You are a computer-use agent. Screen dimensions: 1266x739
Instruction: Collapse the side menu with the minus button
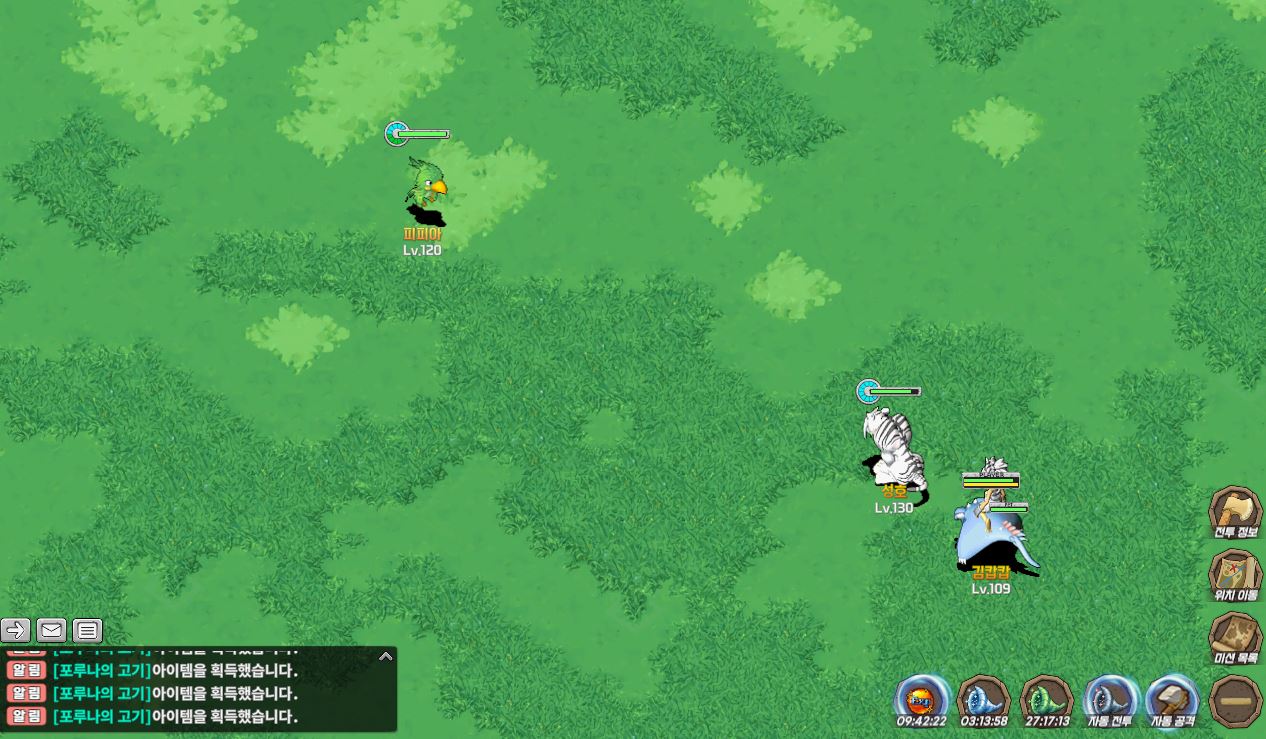pos(1235,700)
